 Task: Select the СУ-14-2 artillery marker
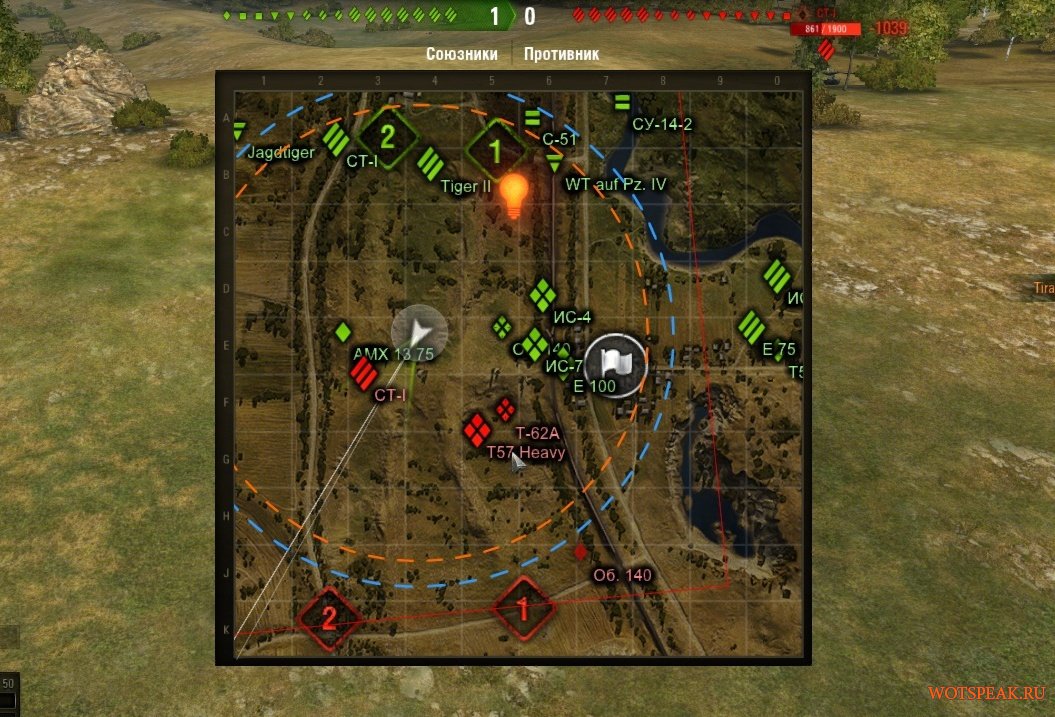tap(622, 102)
